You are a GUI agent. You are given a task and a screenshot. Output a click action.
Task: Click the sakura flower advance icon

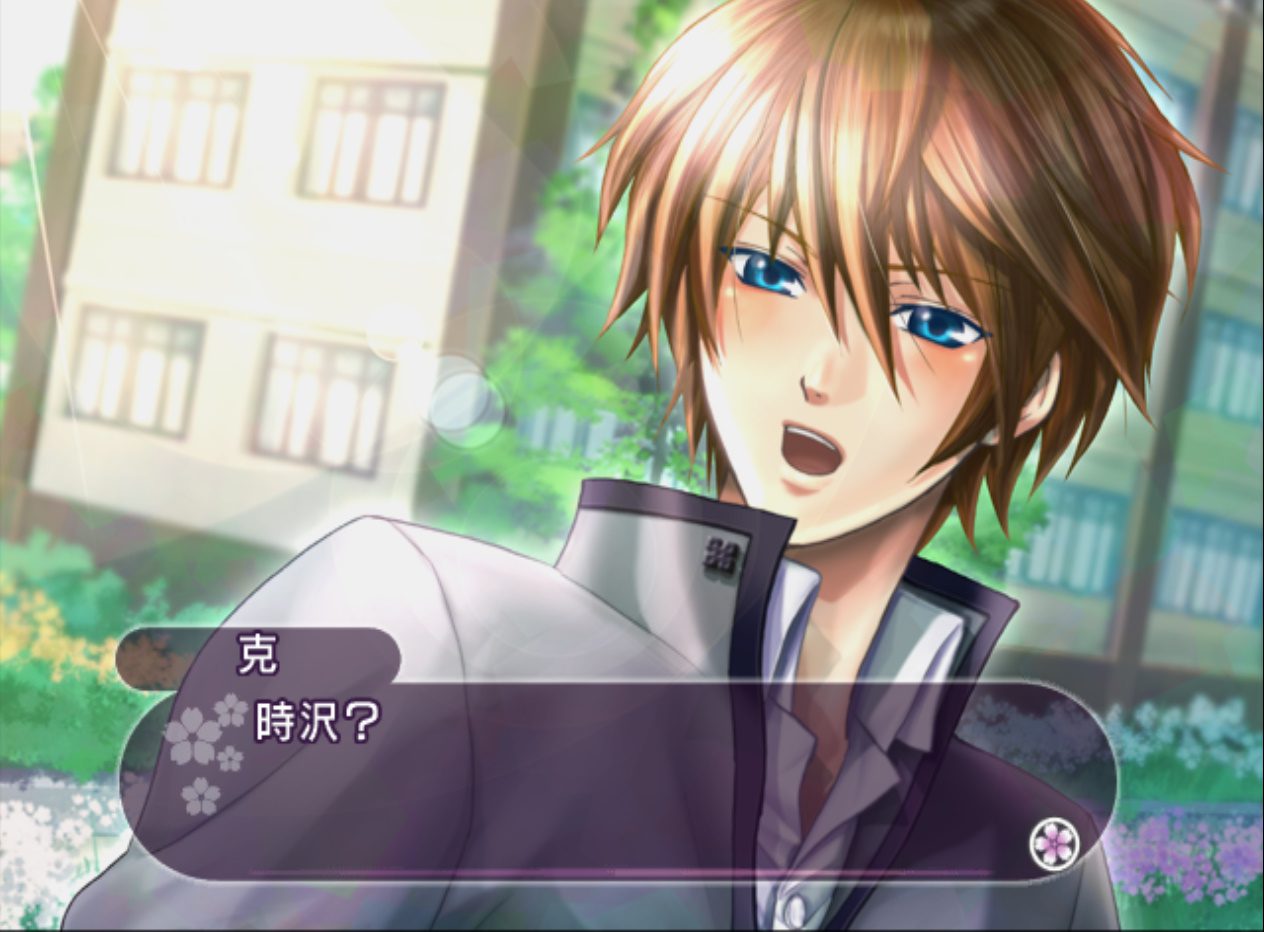tap(1054, 844)
